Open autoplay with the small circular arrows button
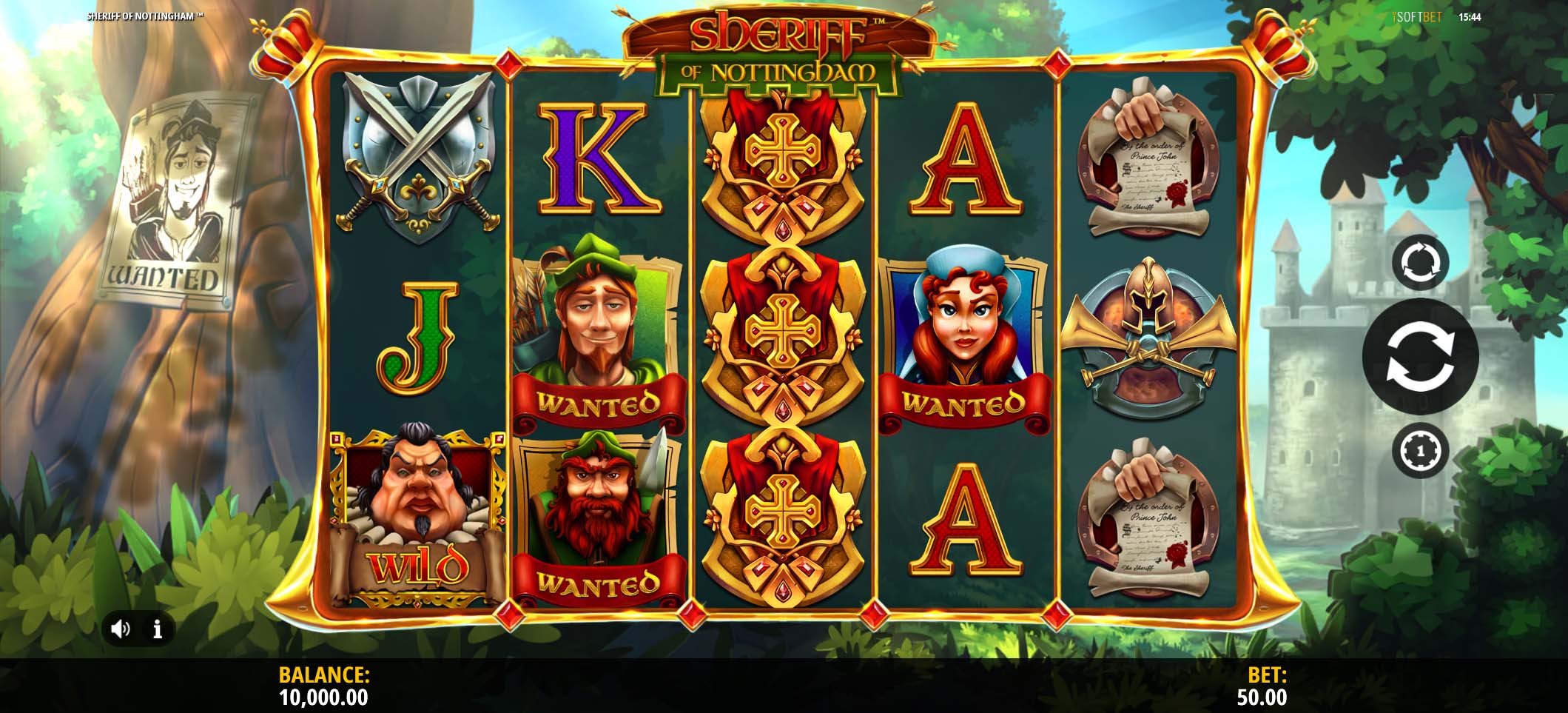Screen dimensions: 1568x713 coord(1420,261)
